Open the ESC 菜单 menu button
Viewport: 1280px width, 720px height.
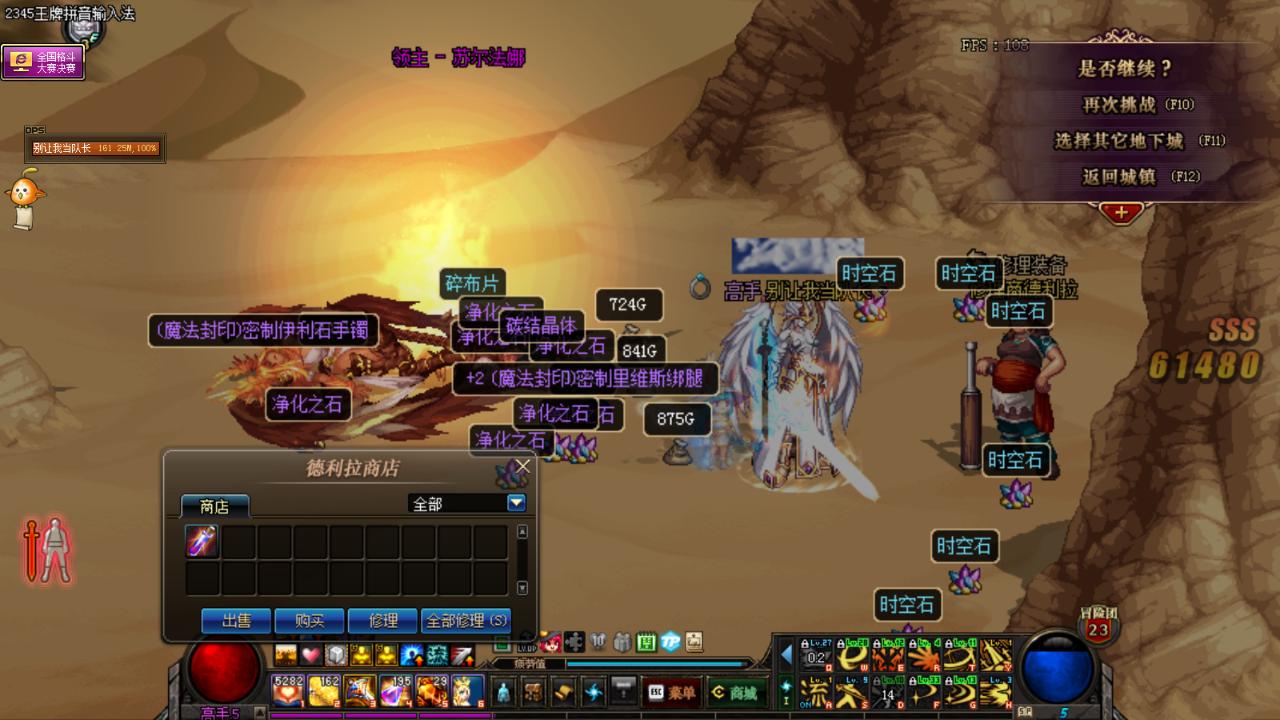[x=672, y=691]
